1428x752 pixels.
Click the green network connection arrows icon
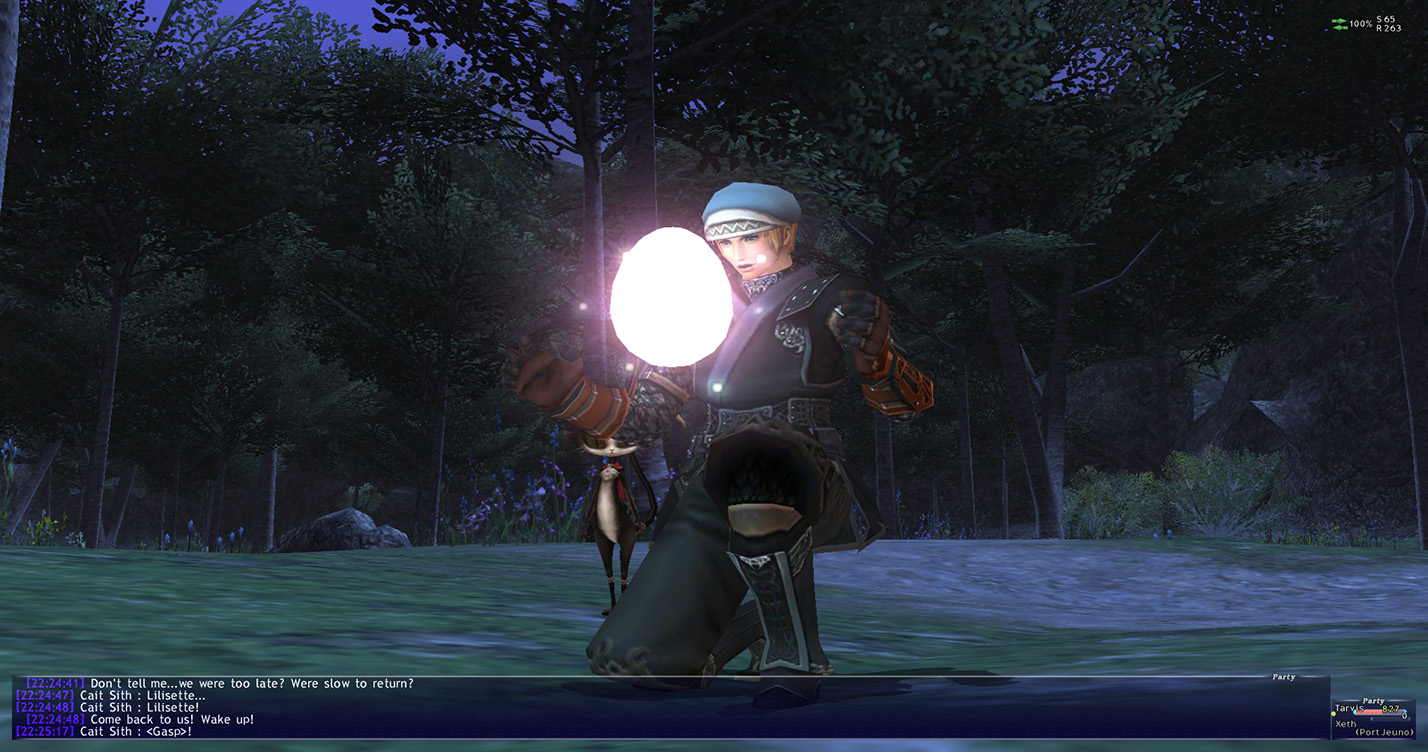pyautogui.click(x=1339, y=24)
